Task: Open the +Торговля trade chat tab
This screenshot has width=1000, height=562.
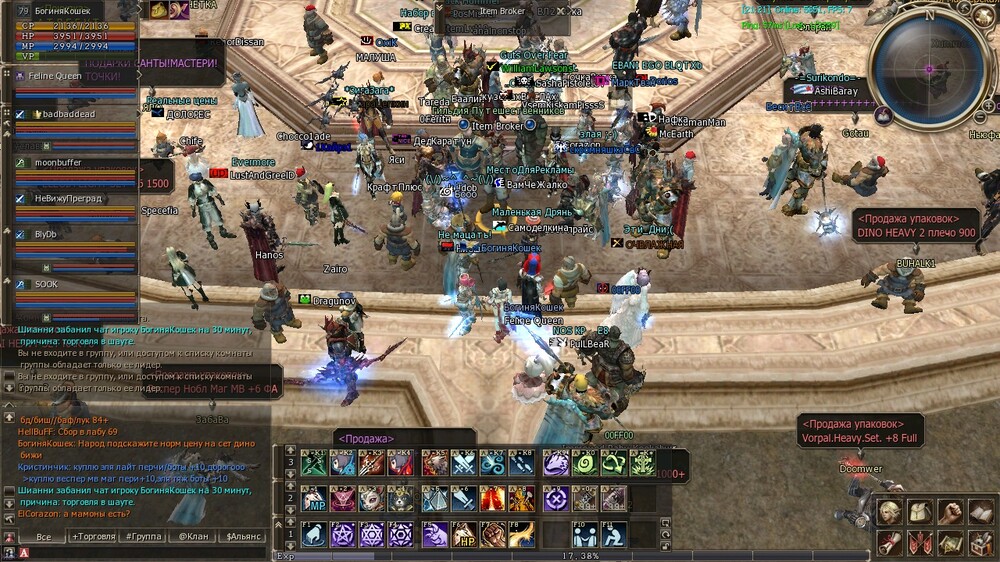Action: (x=92, y=537)
